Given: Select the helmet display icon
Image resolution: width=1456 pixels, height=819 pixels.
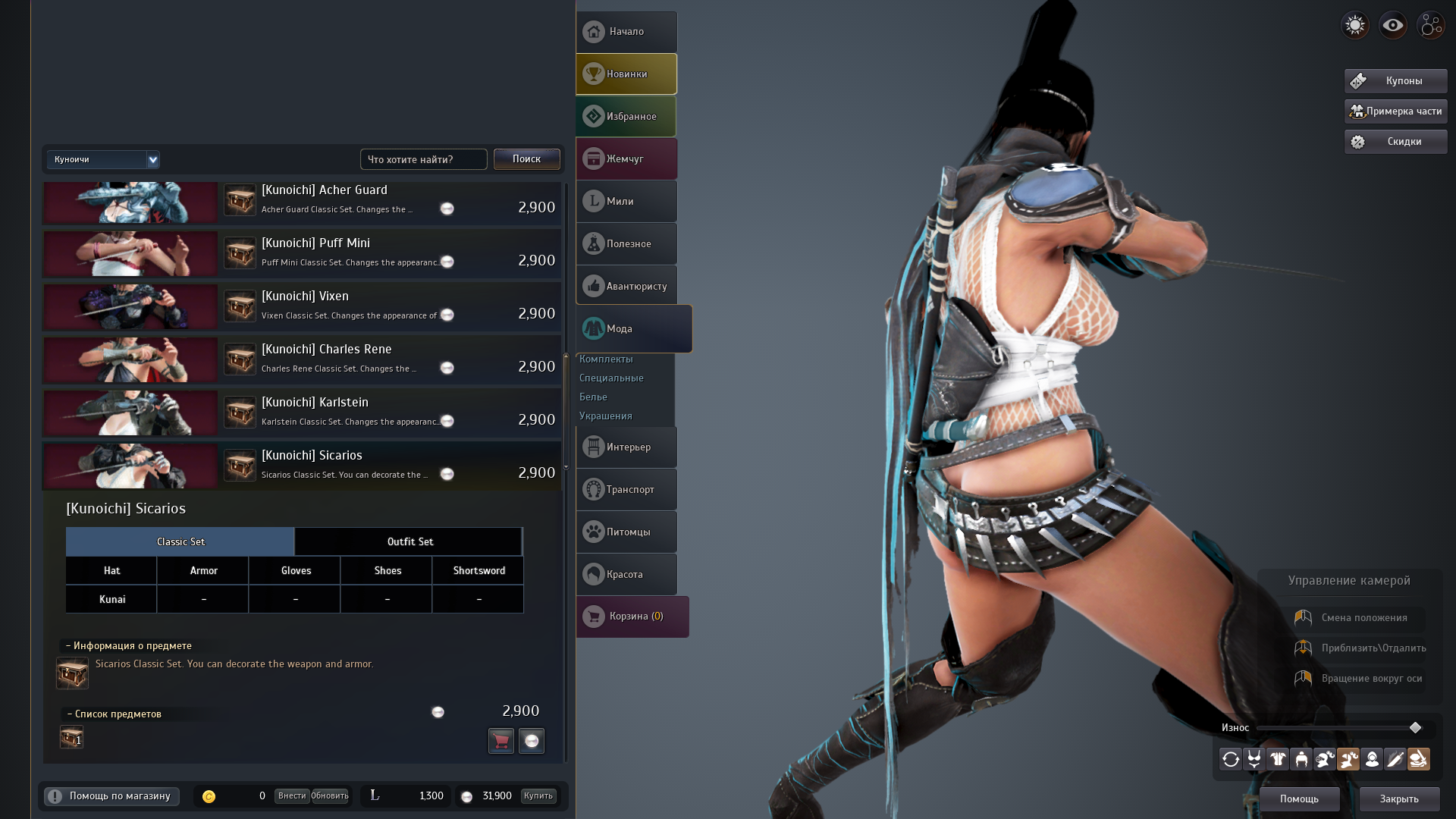Looking at the screenshot, I should (x=1301, y=758).
